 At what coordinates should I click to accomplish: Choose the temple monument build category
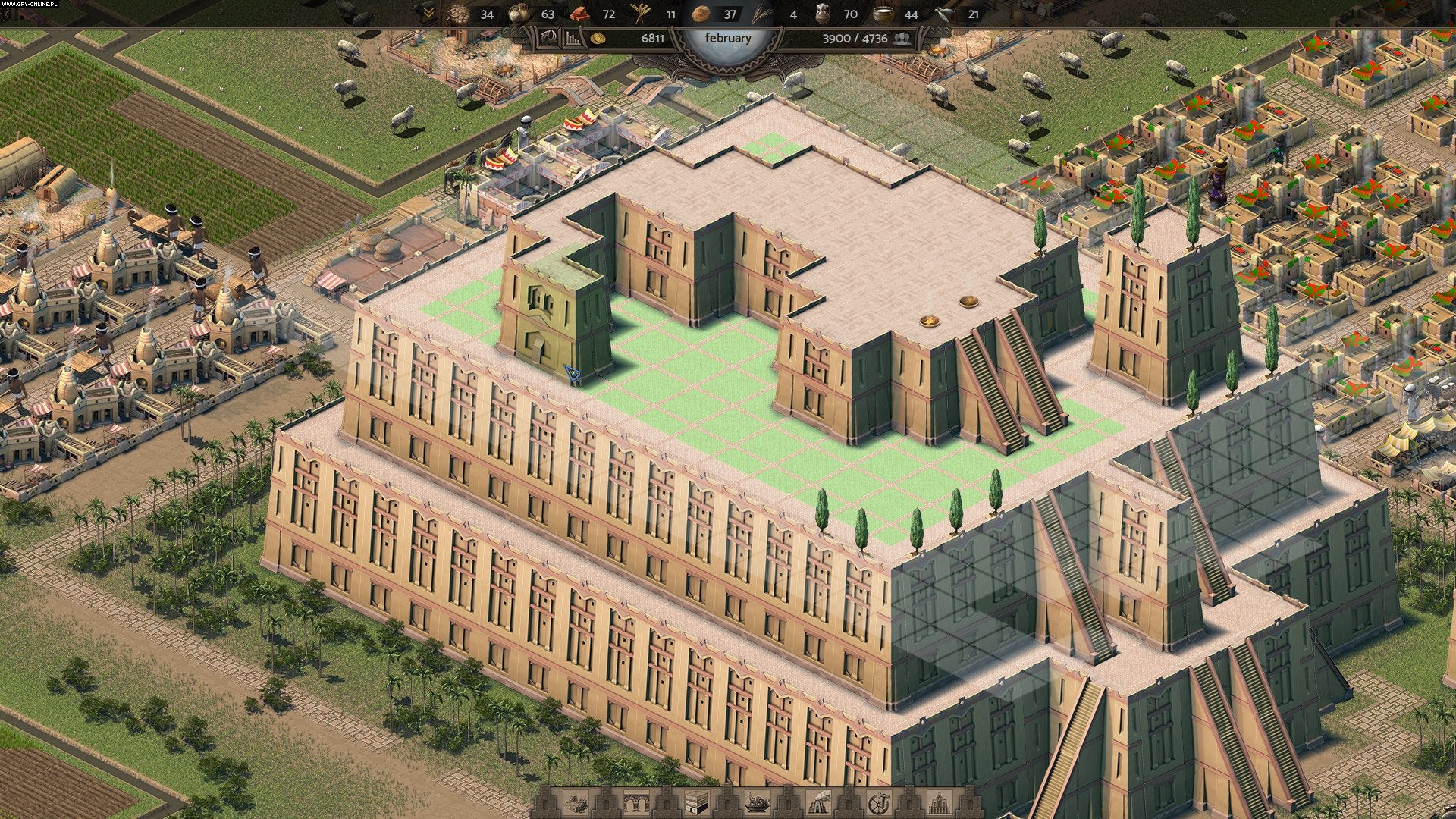pos(940,803)
